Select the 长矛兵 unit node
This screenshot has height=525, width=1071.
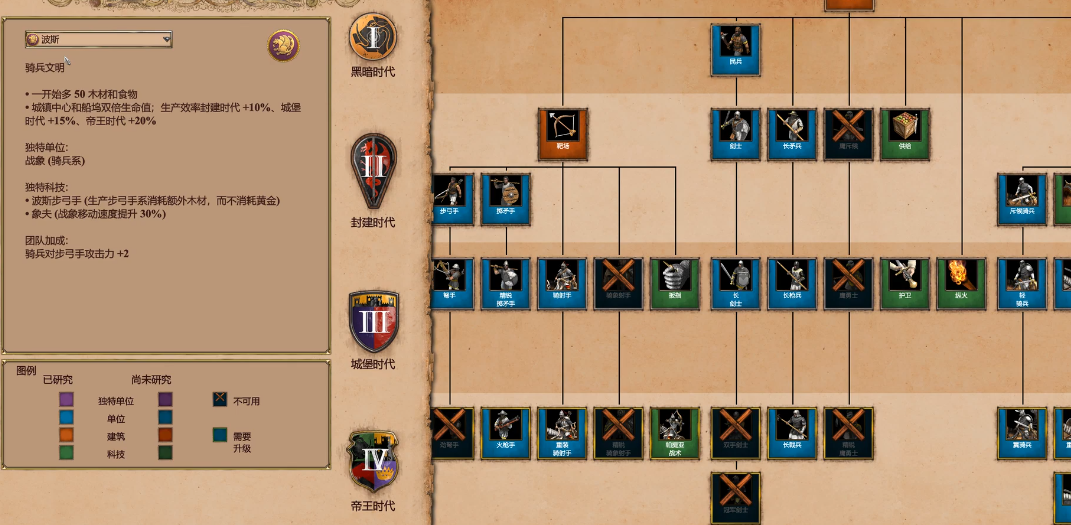coord(792,134)
